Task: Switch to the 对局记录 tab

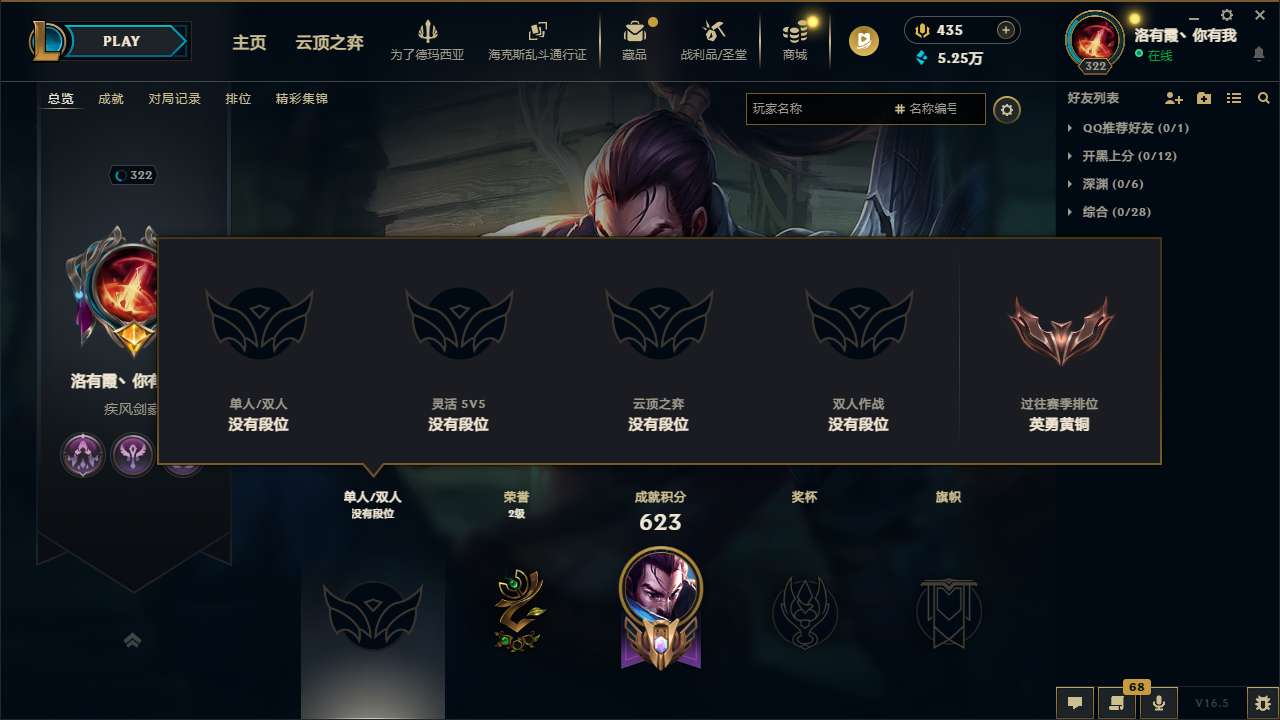Action: (x=174, y=99)
